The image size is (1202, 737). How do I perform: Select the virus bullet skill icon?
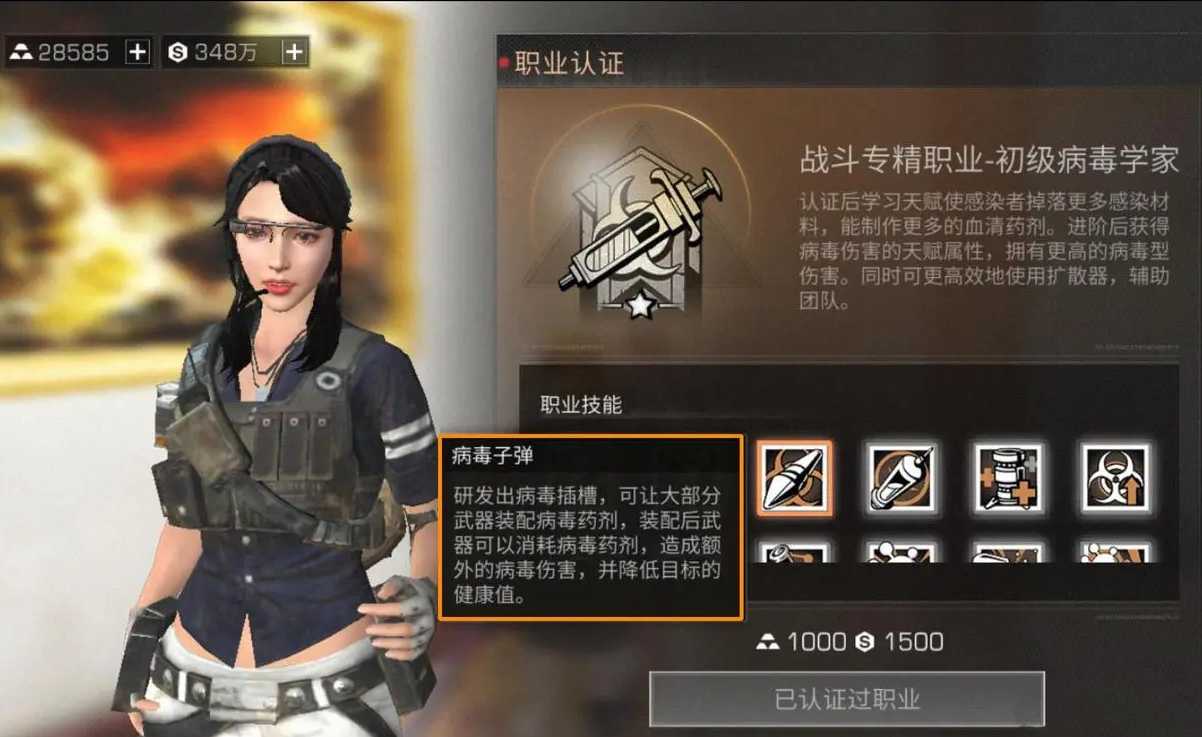click(x=794, y=478)
